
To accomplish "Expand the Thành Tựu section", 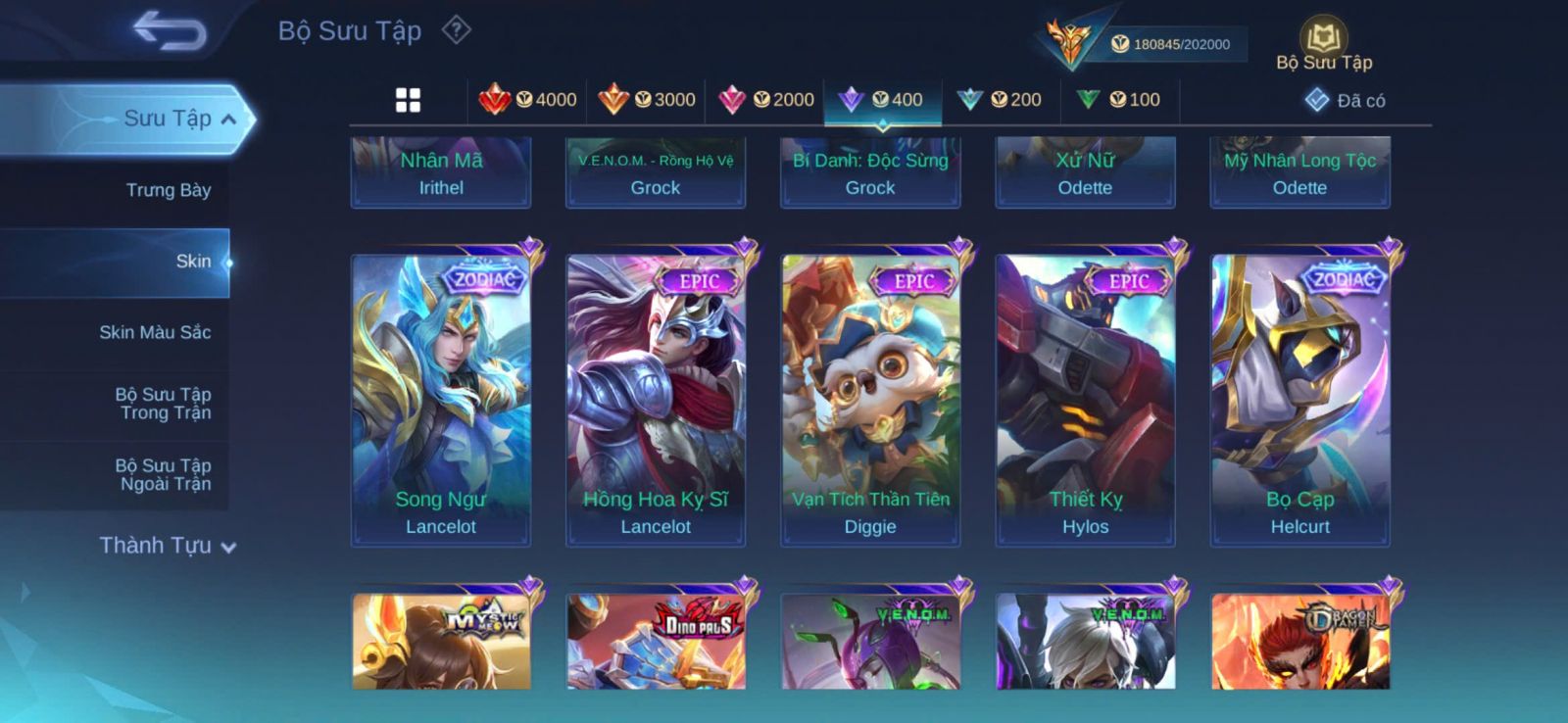I will pyautogui.click(x=168, y=546).
